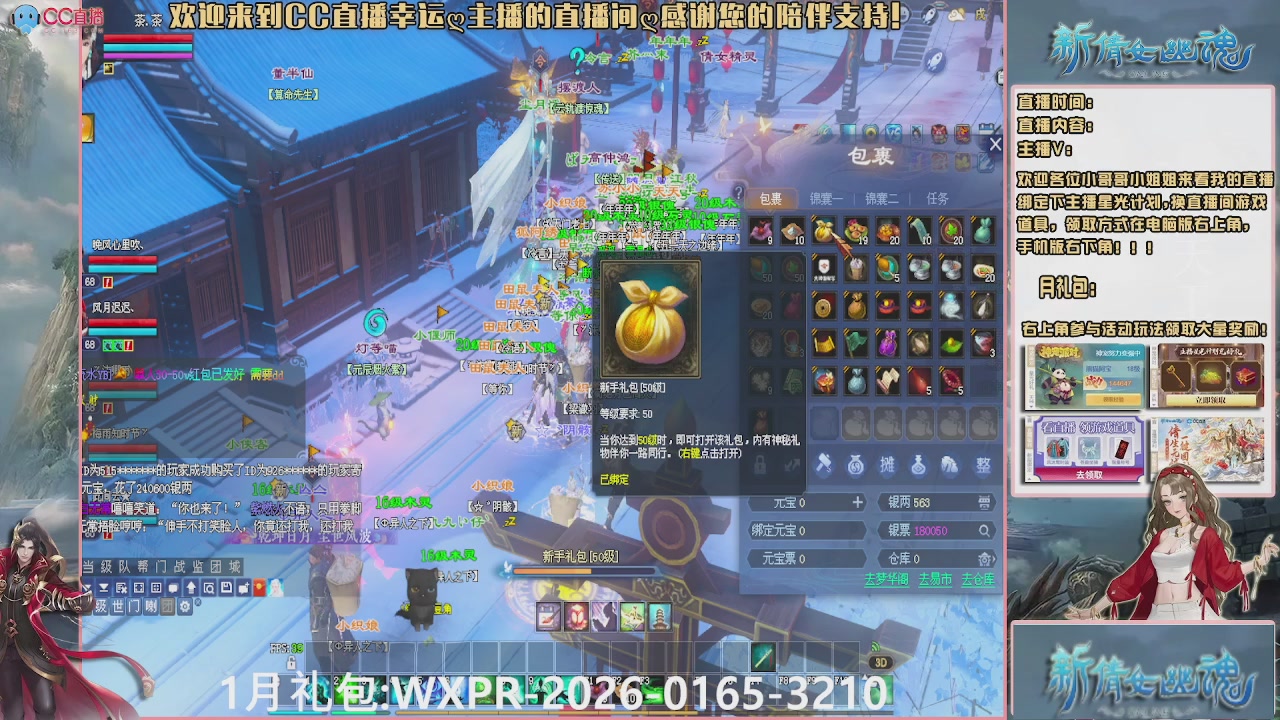Click the coin pouch quick-sell icon
1280x720 pixels.
click(855, 465)
